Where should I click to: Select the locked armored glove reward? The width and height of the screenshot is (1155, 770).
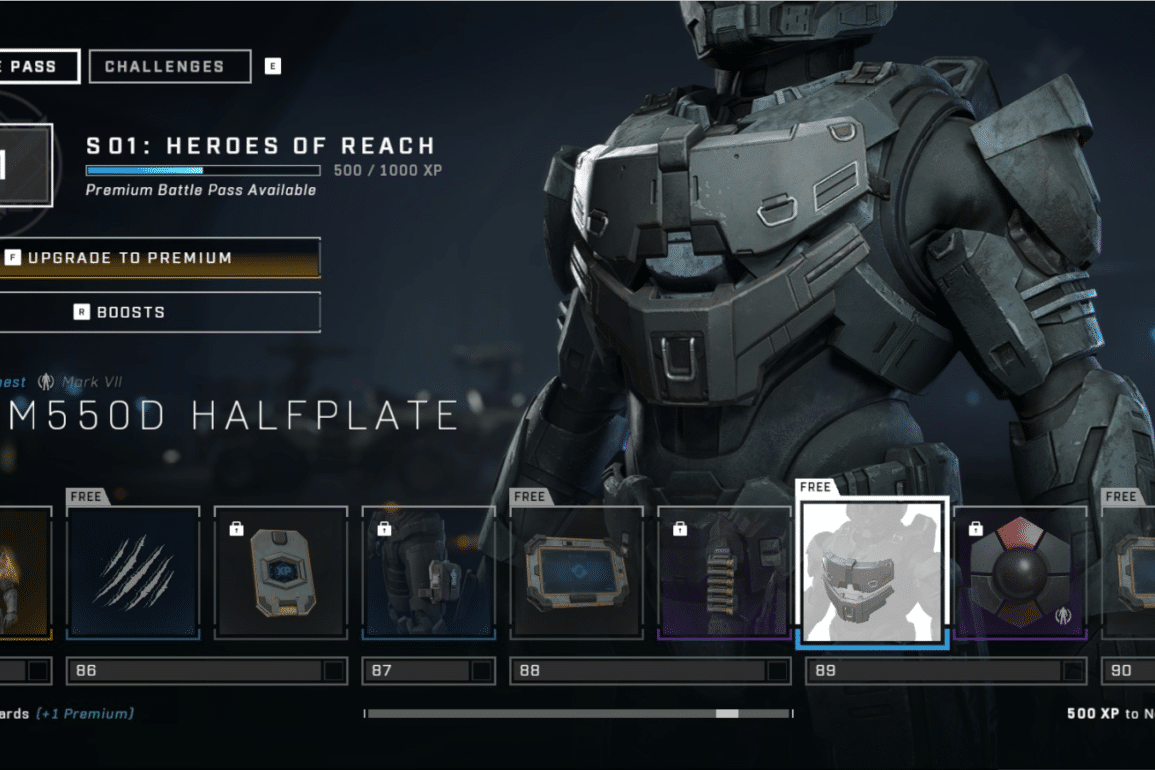point(428,572)
